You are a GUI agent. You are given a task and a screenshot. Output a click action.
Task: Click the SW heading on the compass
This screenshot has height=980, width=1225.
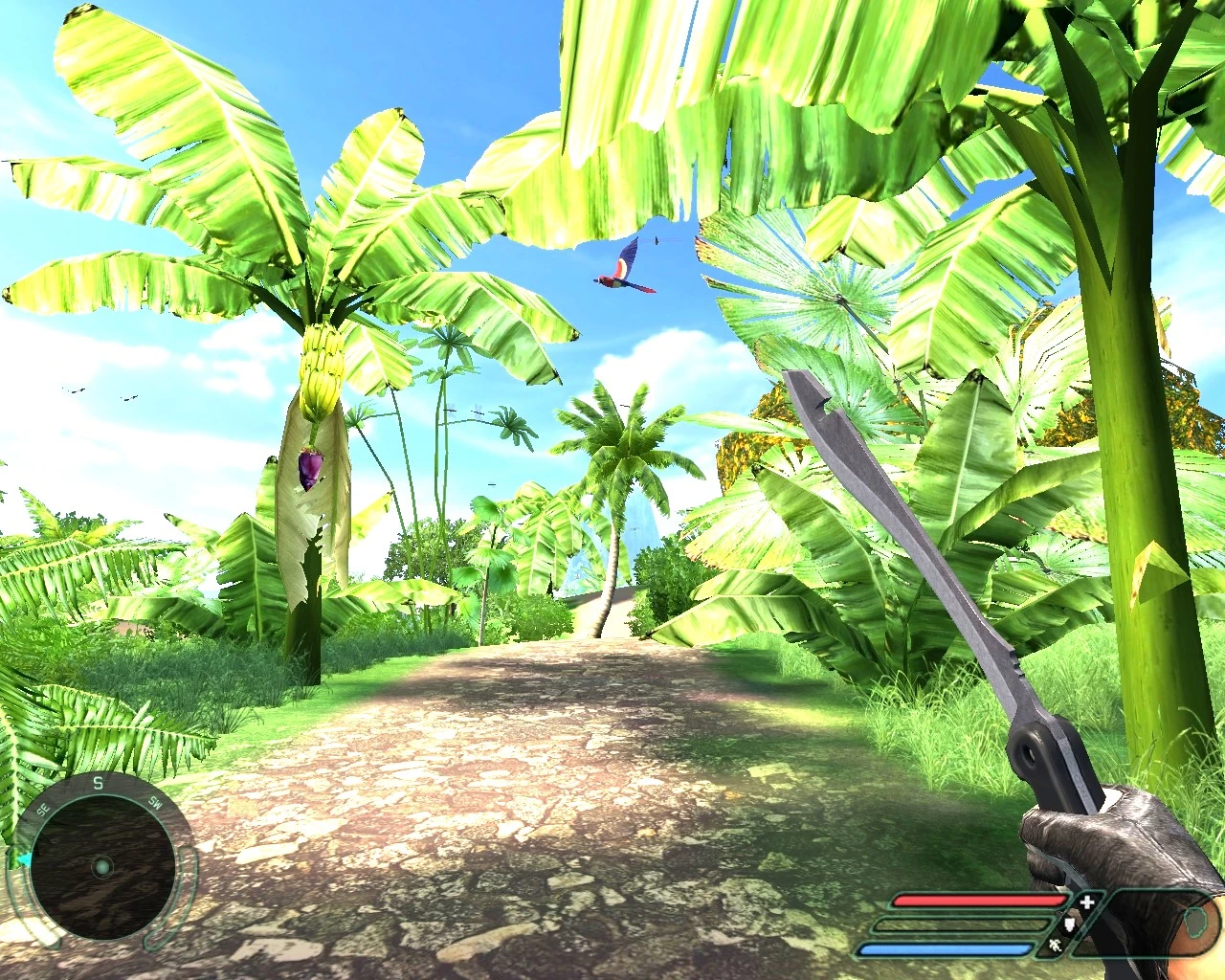(155, 805)
